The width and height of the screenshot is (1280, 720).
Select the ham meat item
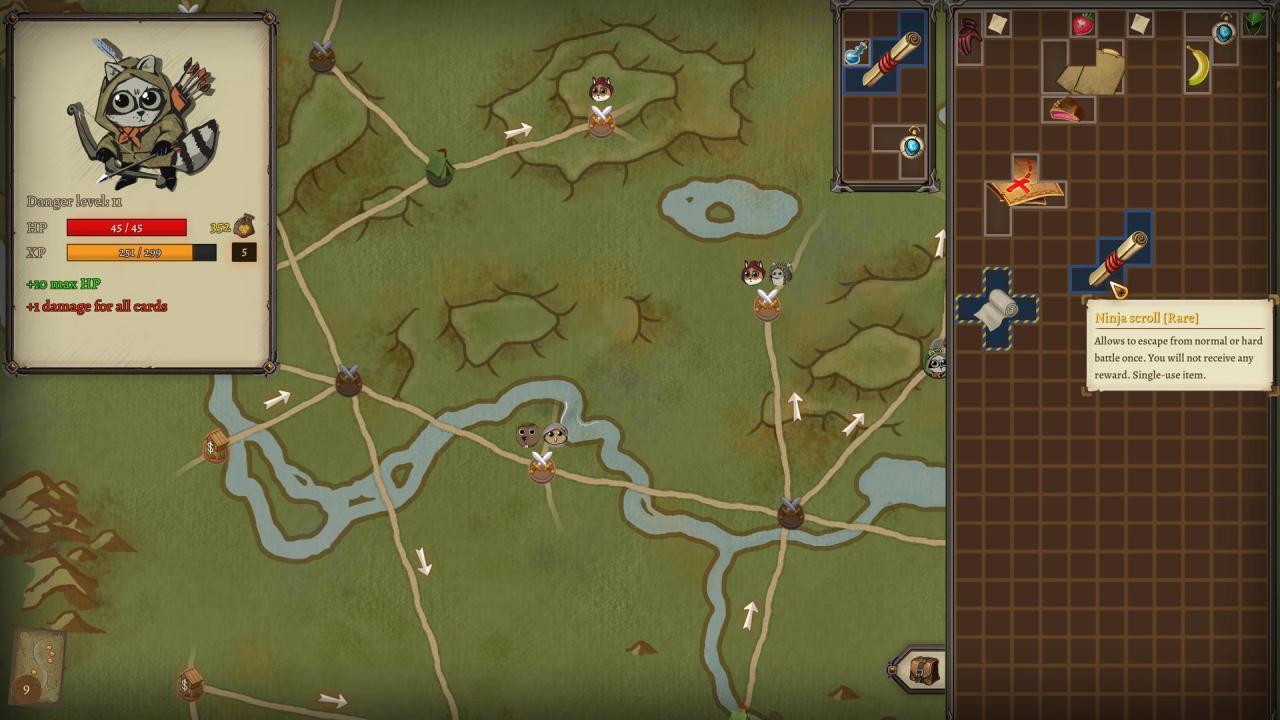pyautogui.click(x=1067, y=110)
